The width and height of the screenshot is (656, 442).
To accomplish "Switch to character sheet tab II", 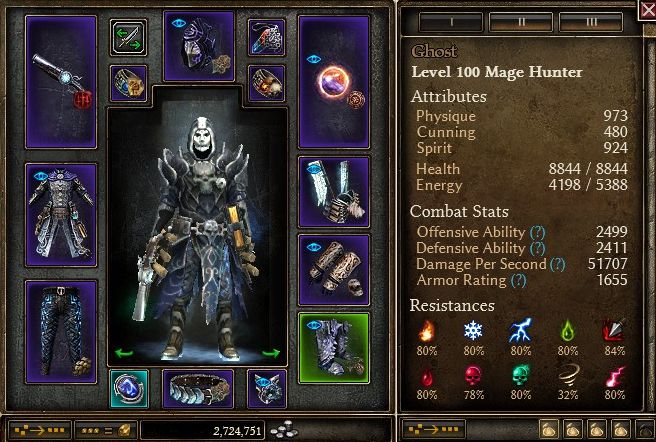I will click(521, 20).
